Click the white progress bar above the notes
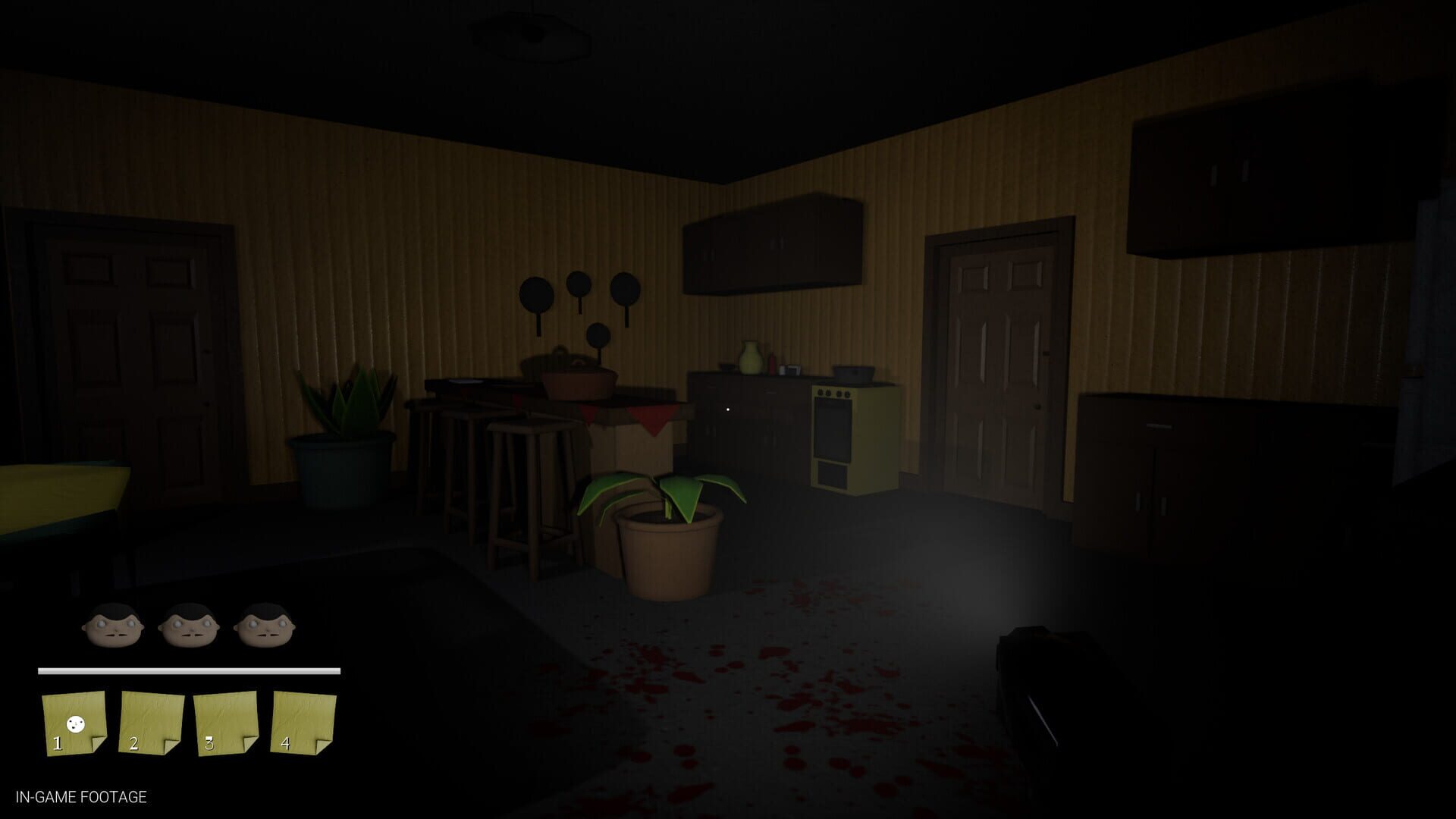 pos(188,670)
